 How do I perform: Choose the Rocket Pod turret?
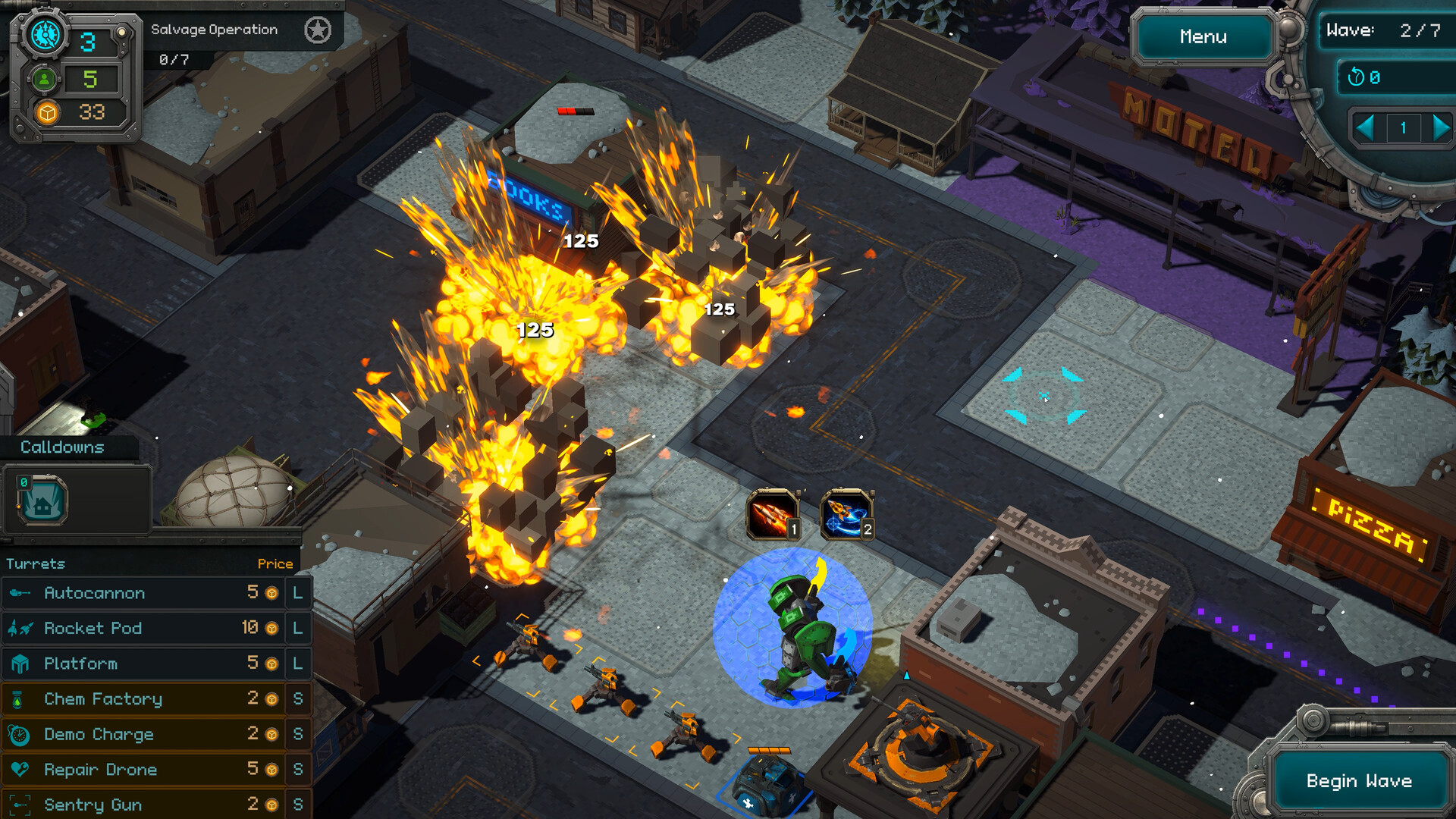tap(144, 628)
